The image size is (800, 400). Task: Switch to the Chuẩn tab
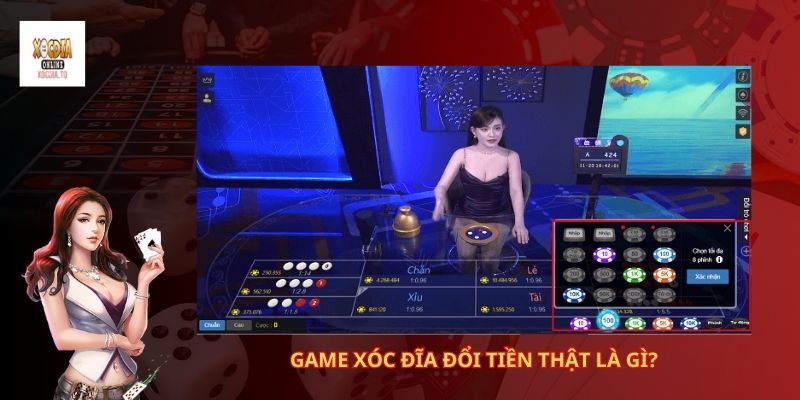point(211,325)
